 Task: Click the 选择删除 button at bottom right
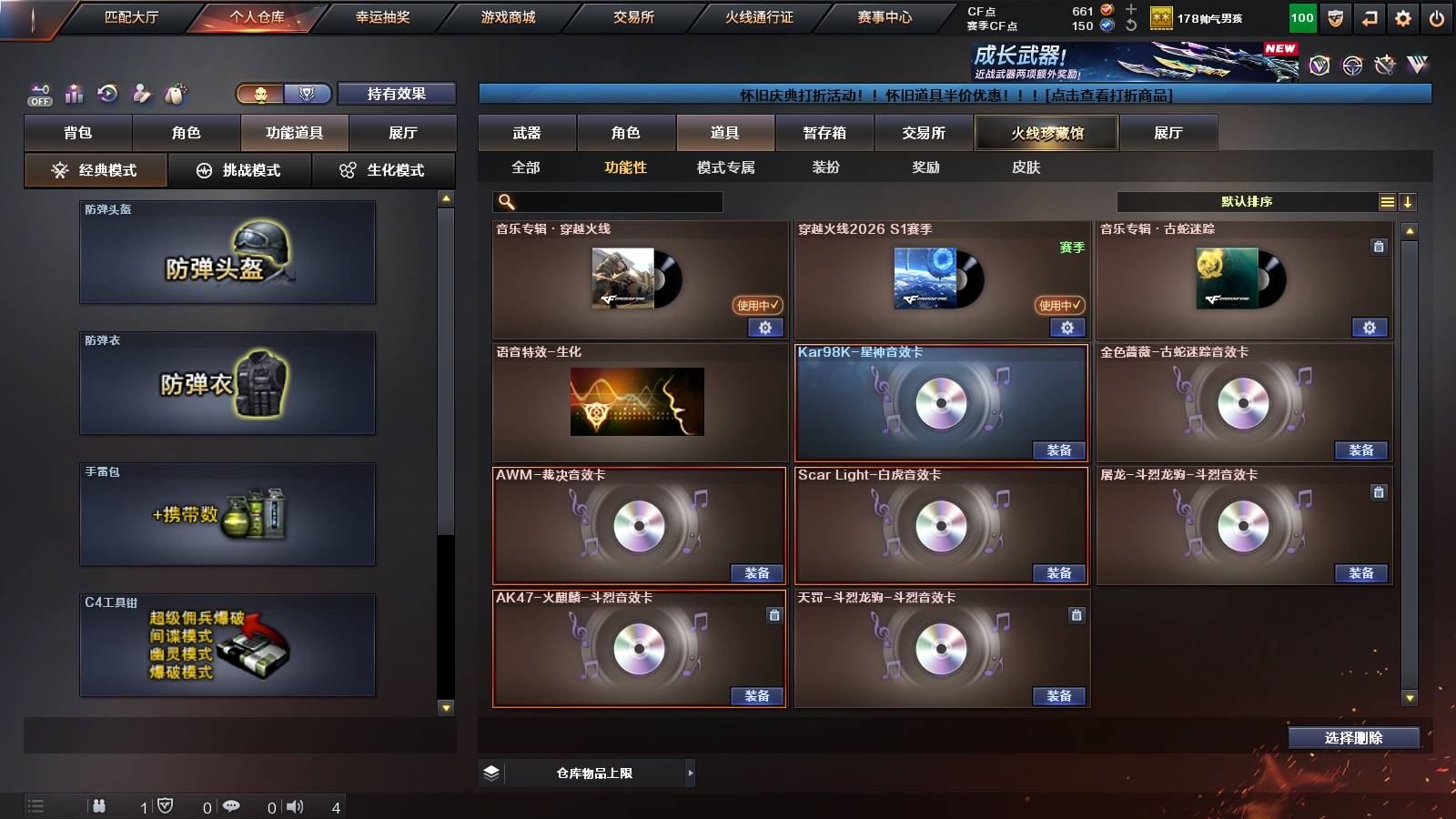coord(1354,737)
